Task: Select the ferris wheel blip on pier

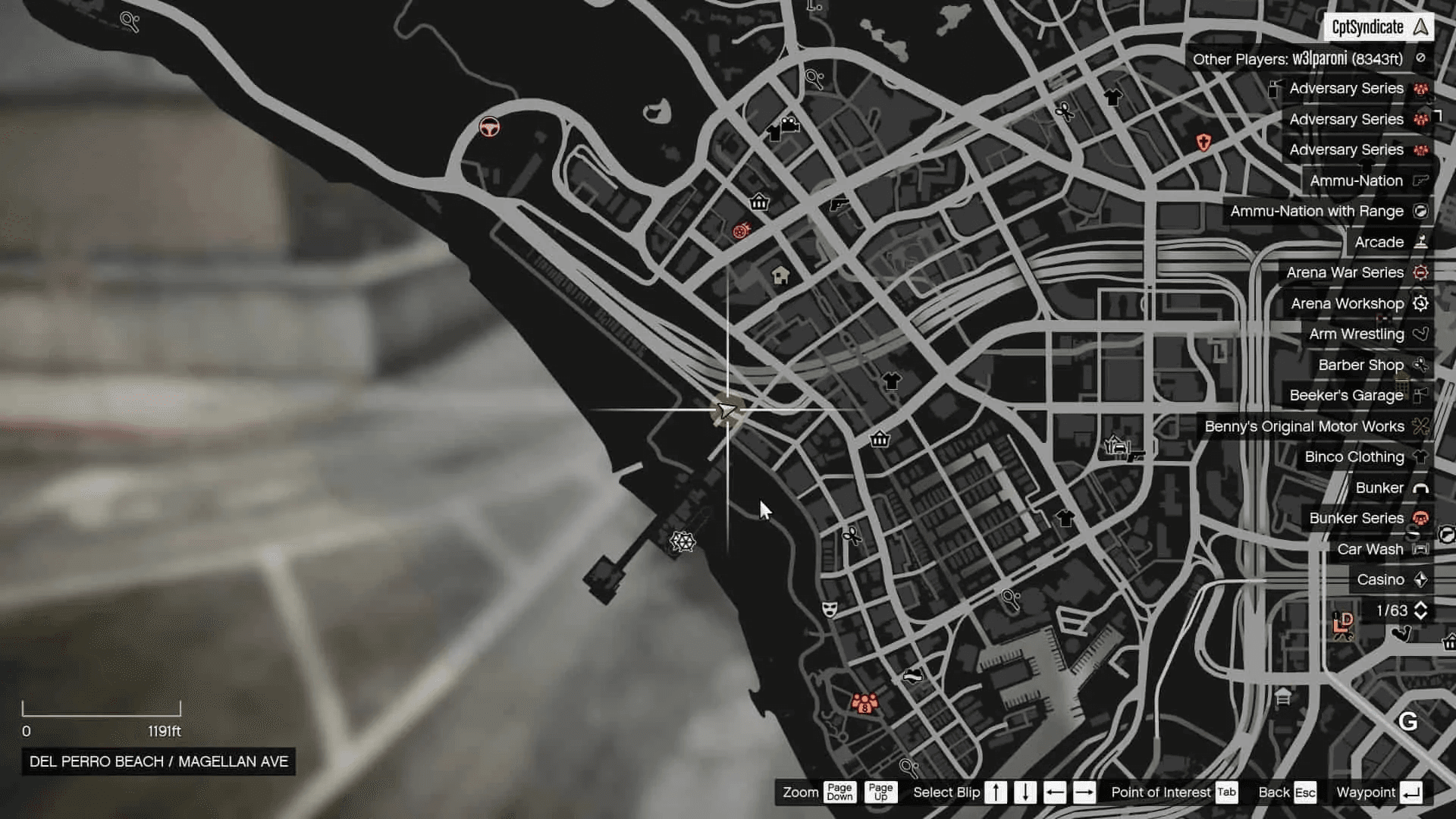Action: [682, 541]
